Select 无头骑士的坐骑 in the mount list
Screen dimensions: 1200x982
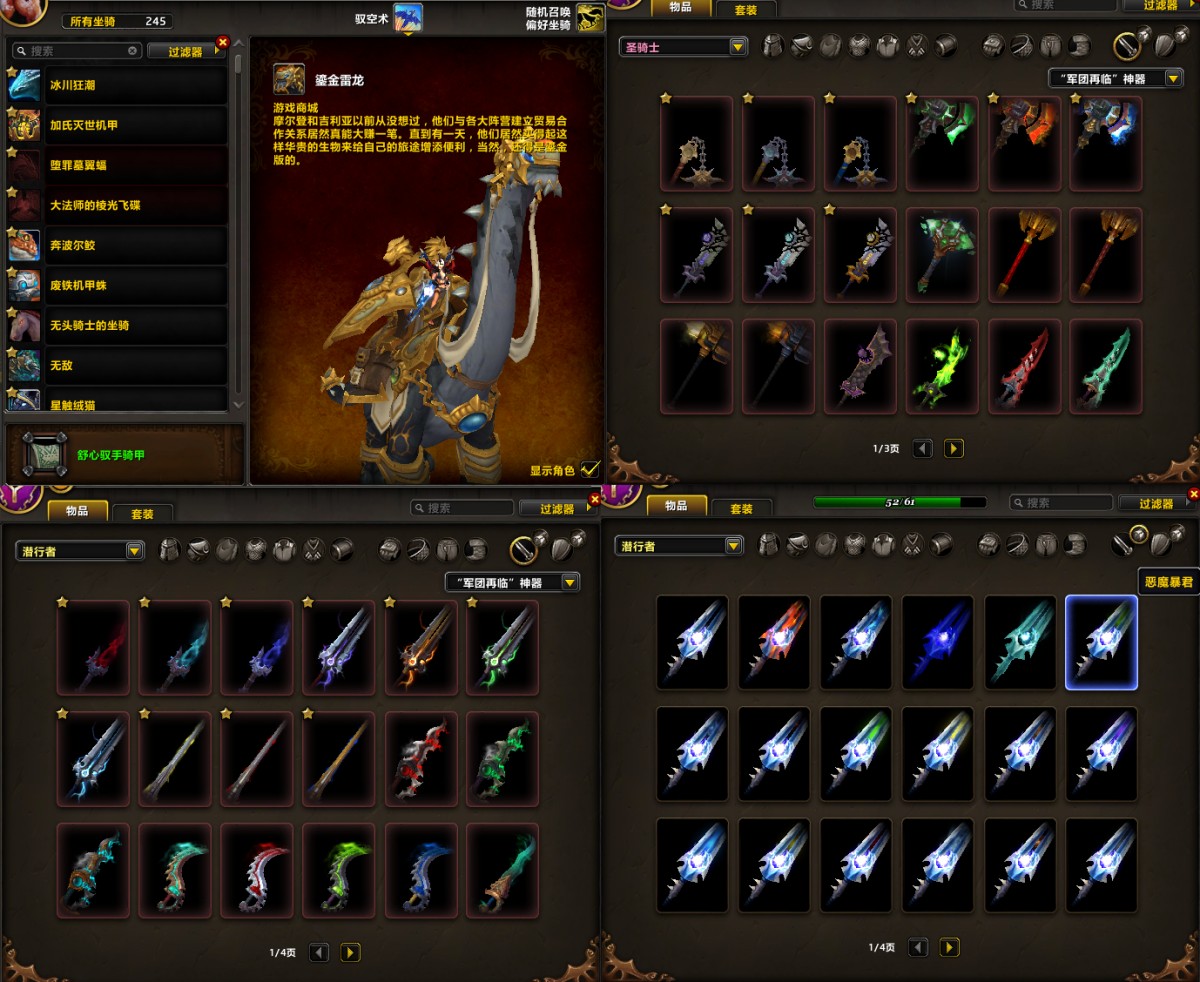click(120, 326)
